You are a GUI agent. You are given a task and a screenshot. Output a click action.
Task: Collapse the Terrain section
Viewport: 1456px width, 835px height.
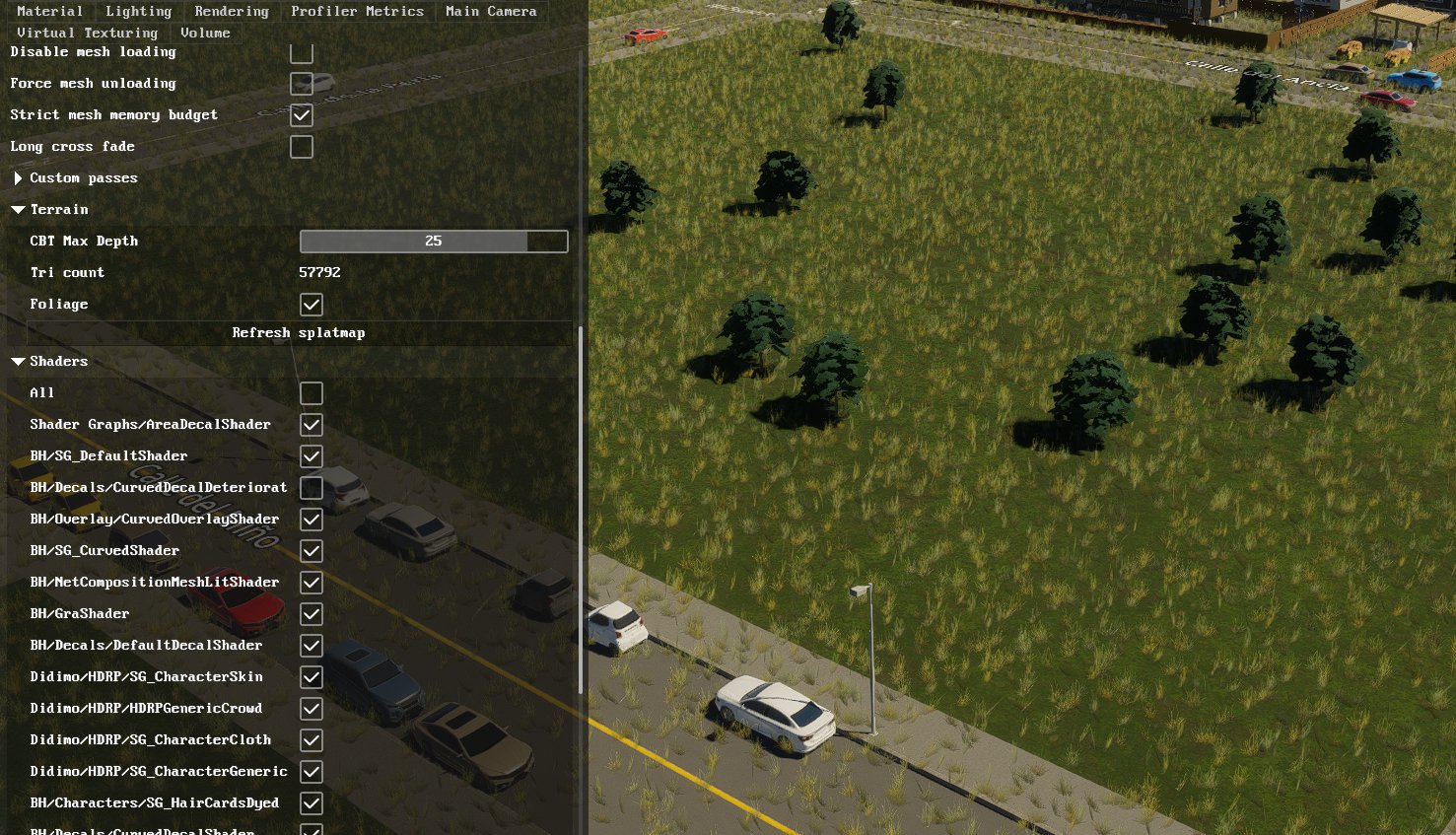point(17,209)
